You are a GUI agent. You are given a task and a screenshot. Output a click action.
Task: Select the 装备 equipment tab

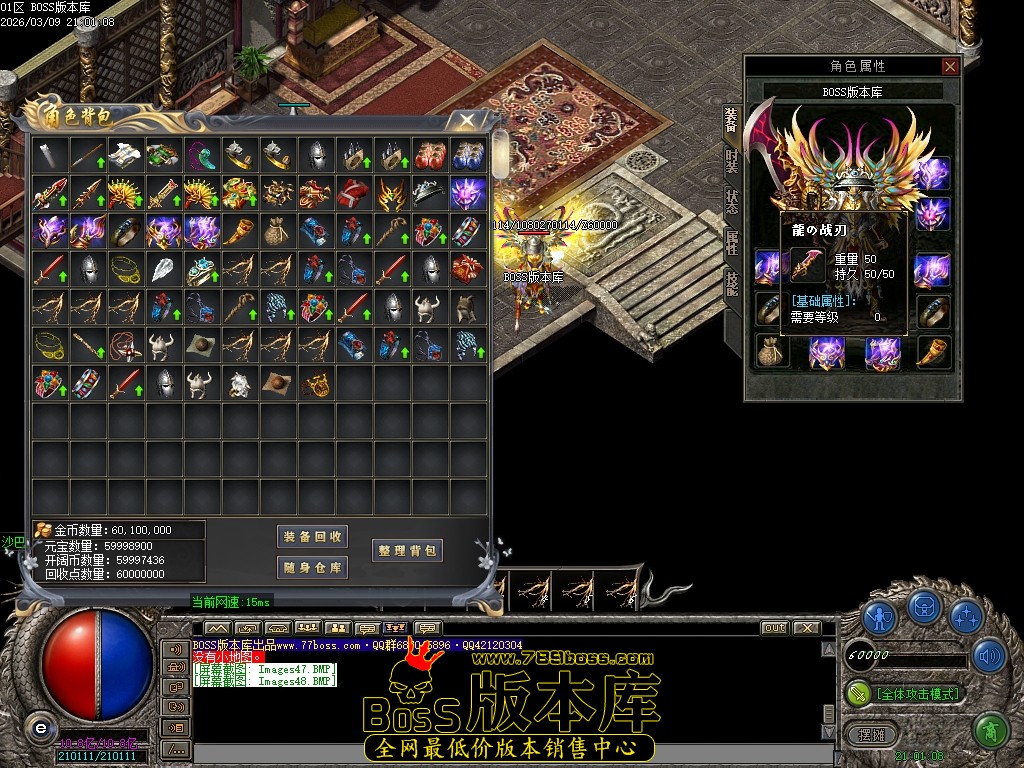pyautogui.click(x=731, y=120)
